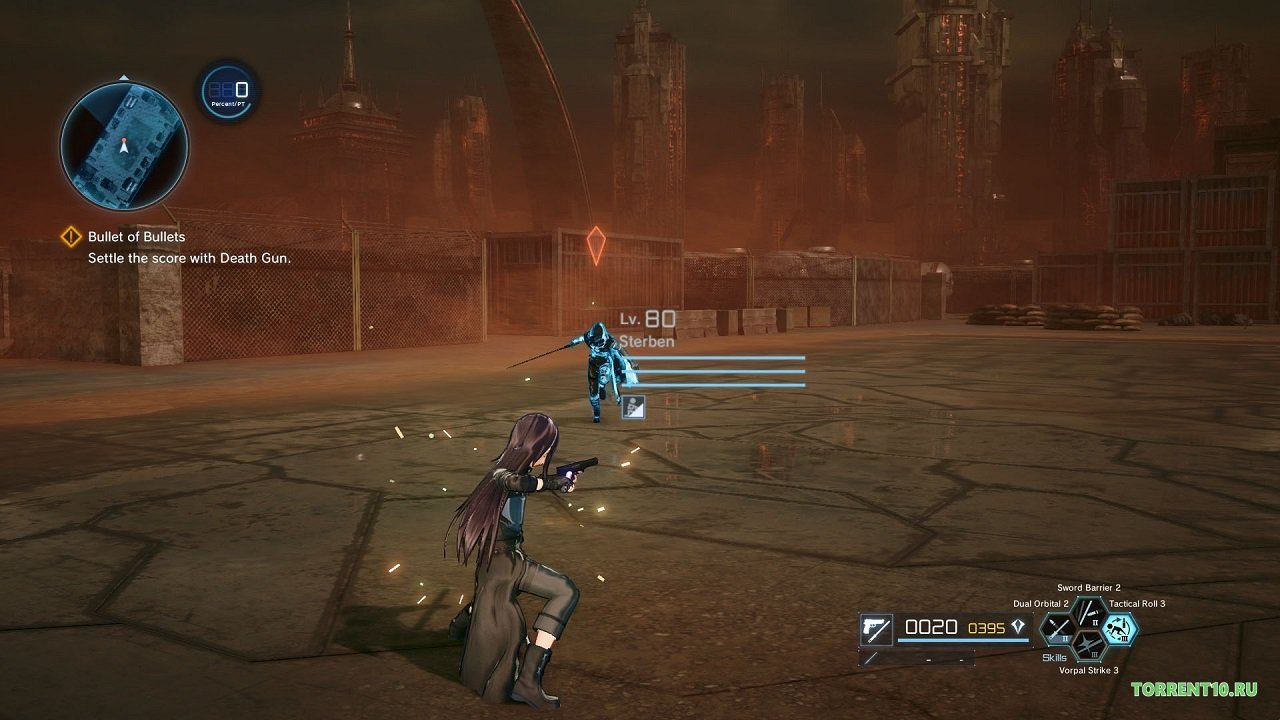This screenshot has height=720, width=1280.
Task: Click the orange quest objective diamond icon
Action: coord(71,236)
